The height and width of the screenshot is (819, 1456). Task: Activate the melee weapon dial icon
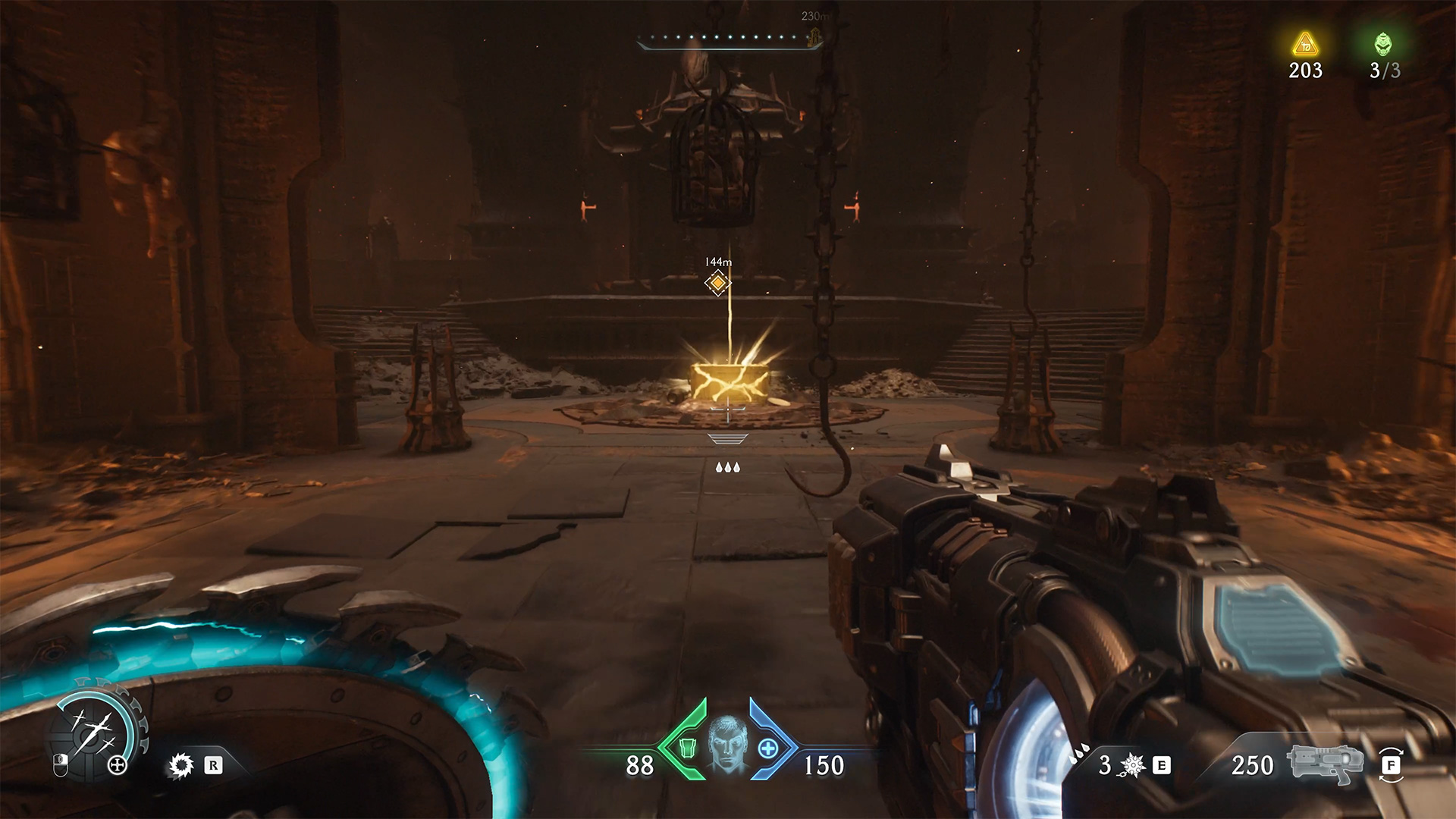(93, 732)
